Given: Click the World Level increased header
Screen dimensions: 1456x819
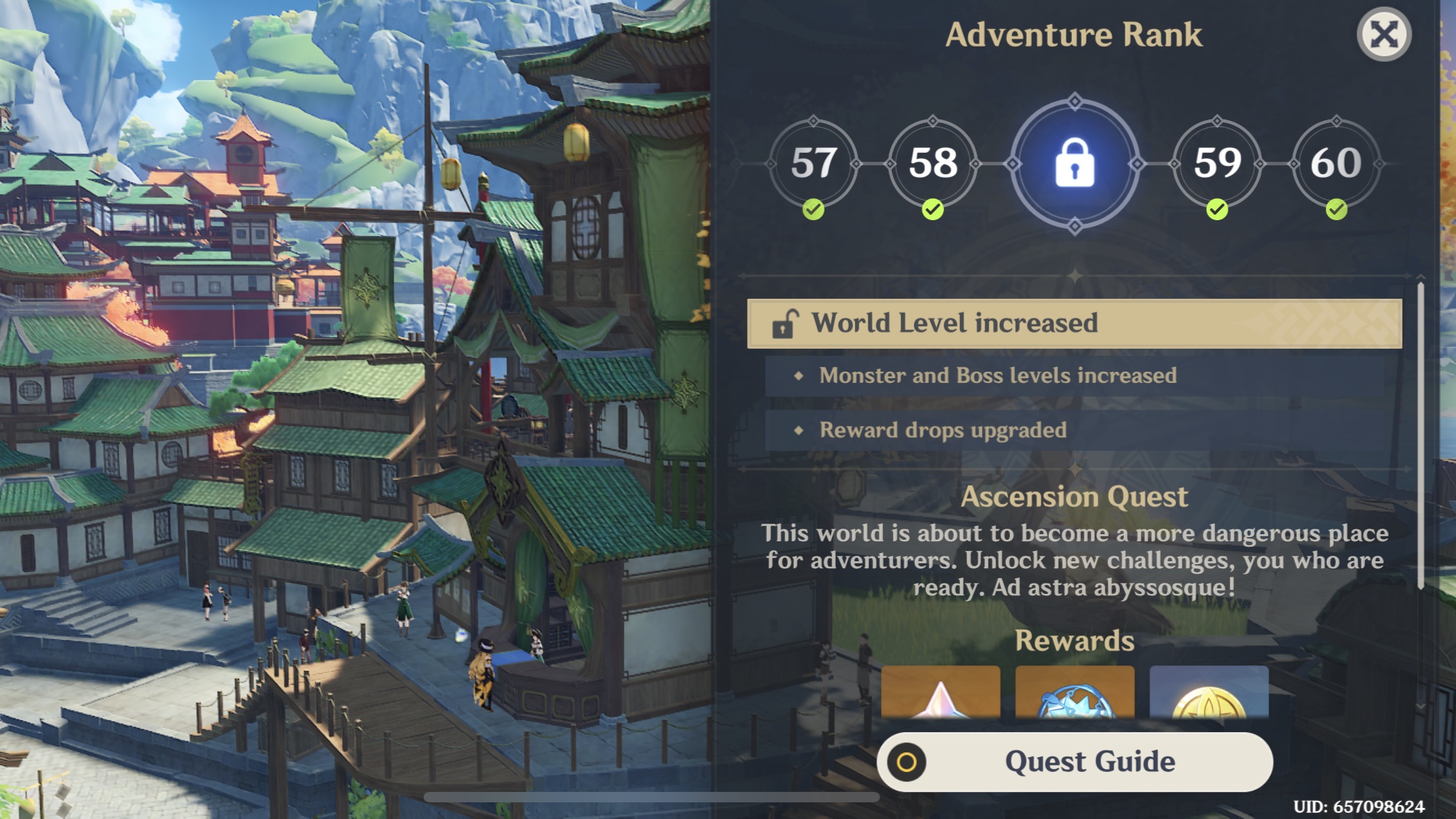Looking at the screenshot, I should pyautogui.click(x=1074, y=324).
